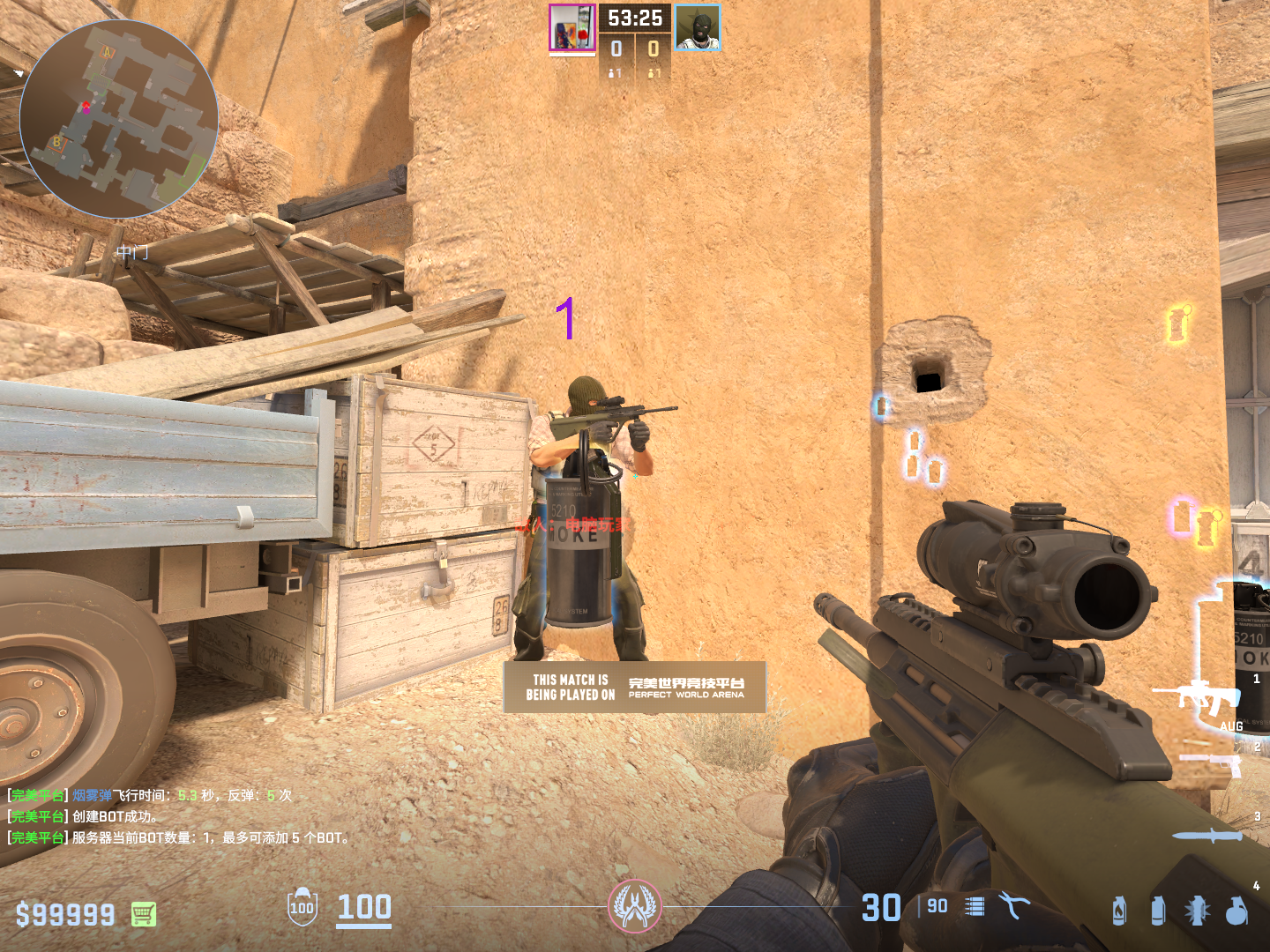Select the smoke grenade icon

tap(1158, 911)
